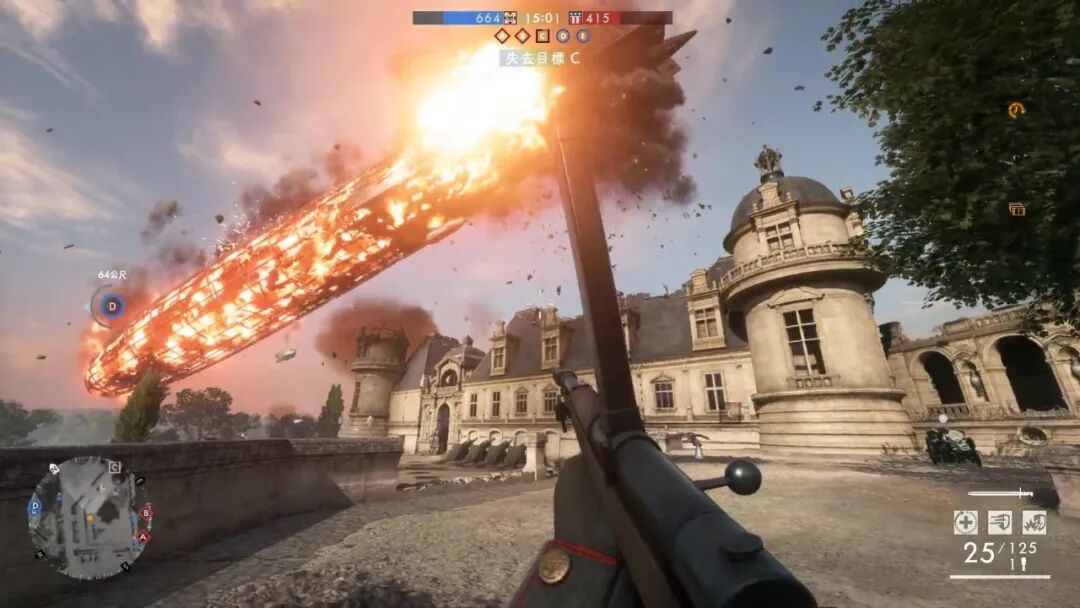1080x608 pixels.
Task: Select blue objective D marker on minimap
Action: click(x=36, y=508)
